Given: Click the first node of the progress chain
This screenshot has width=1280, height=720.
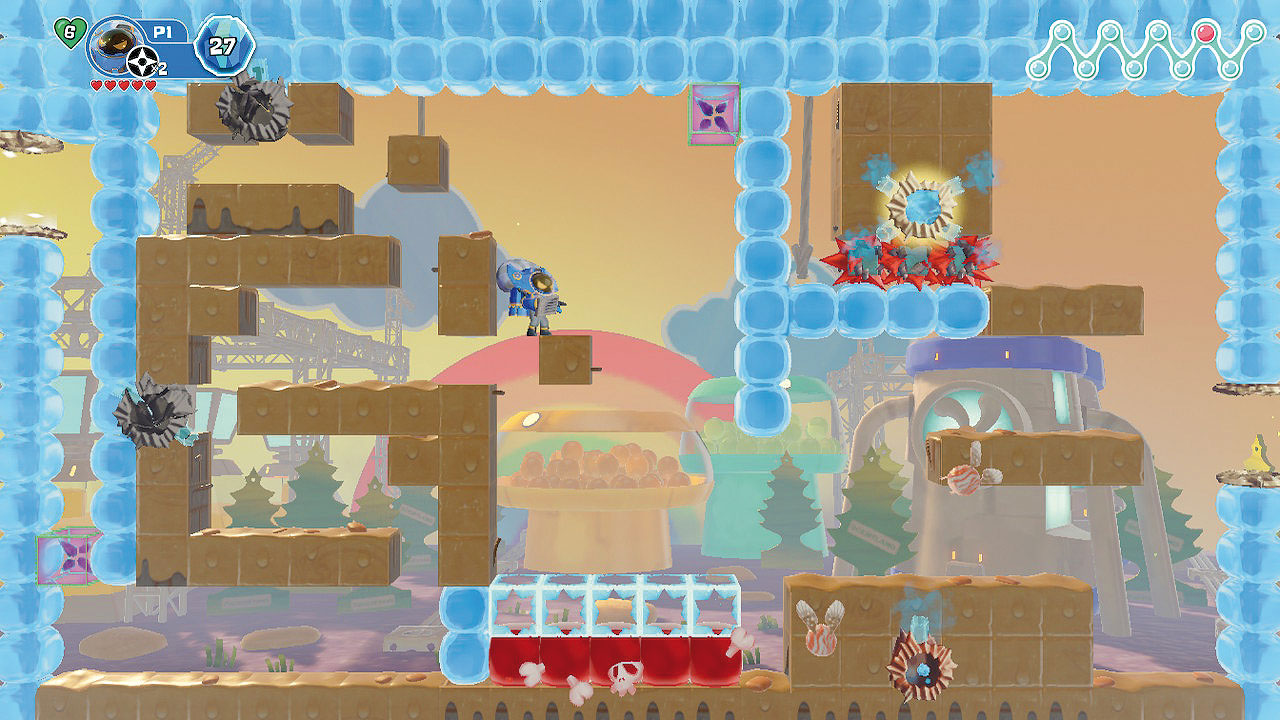Looking at the screenshot, I should click(x=1037, y=67).
